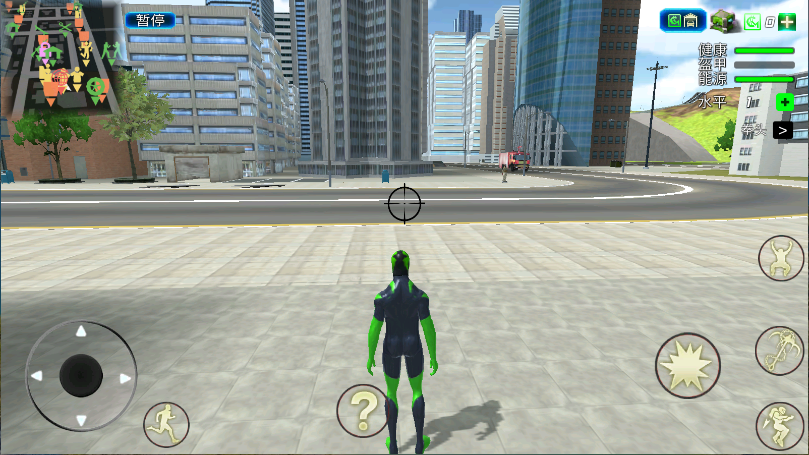The height and width of the screenshot is (455, 809).
Task: Tap the virtual movement joystick
Action: point(81,376)
